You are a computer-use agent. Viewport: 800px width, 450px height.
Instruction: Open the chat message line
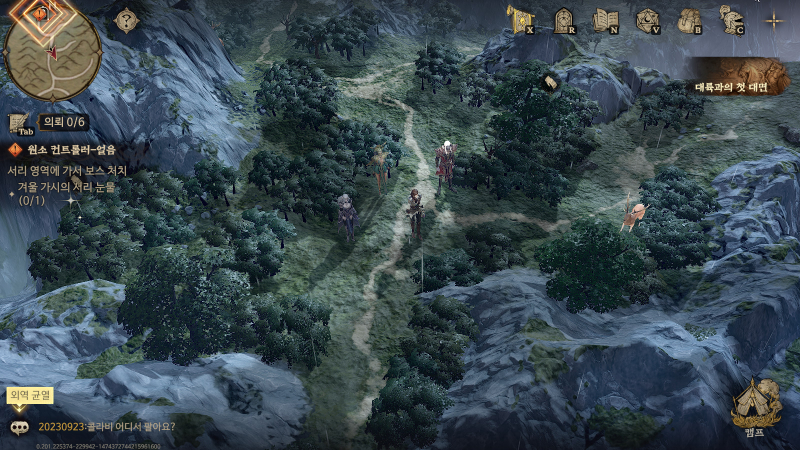pyautogui.click(x=107, y=427)
